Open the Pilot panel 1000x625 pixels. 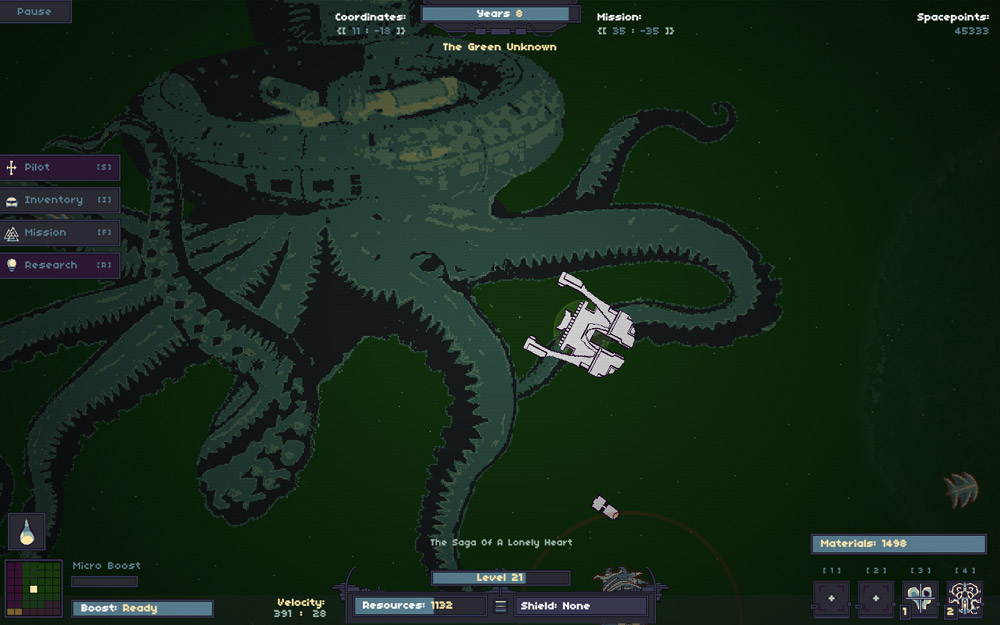60,167
